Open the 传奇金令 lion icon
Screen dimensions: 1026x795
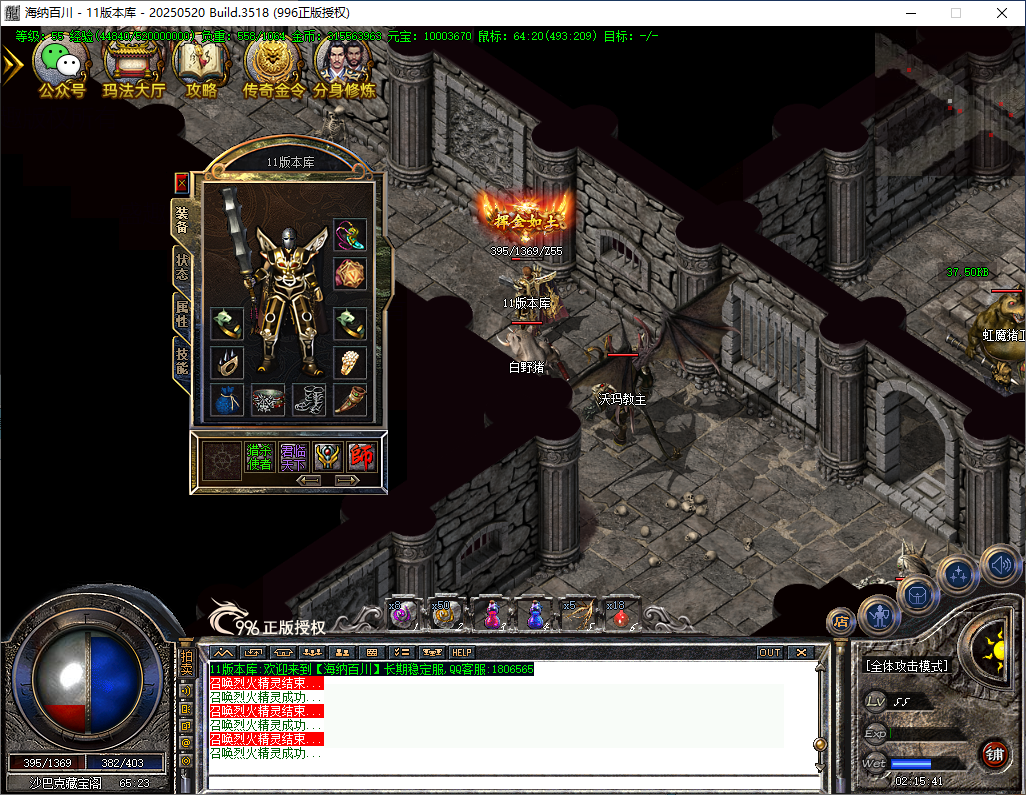click(x=271, y=67)
